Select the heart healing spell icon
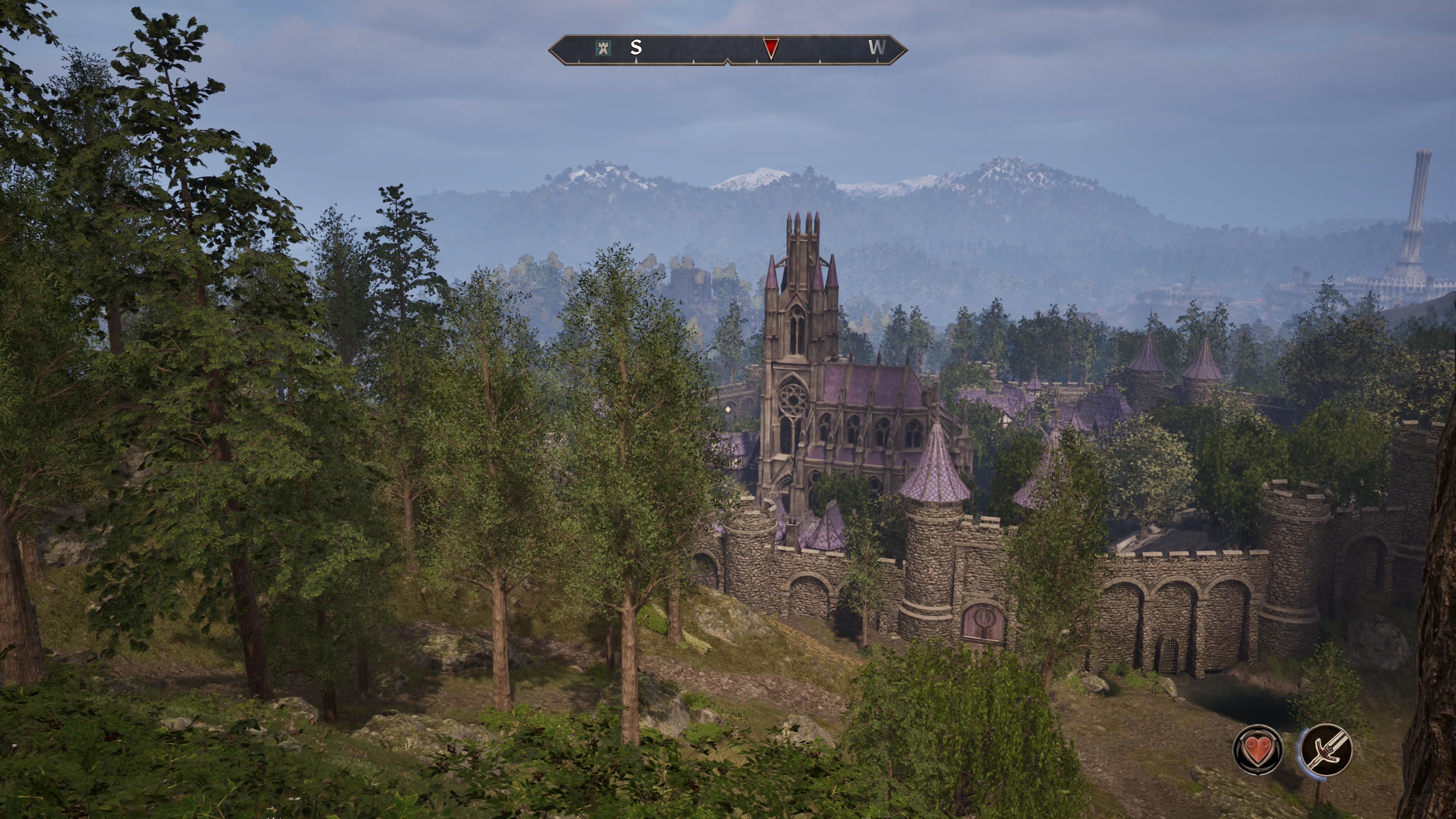Image resolution: width=1456 pixels, height=819 pixels. coord(1257,750)
